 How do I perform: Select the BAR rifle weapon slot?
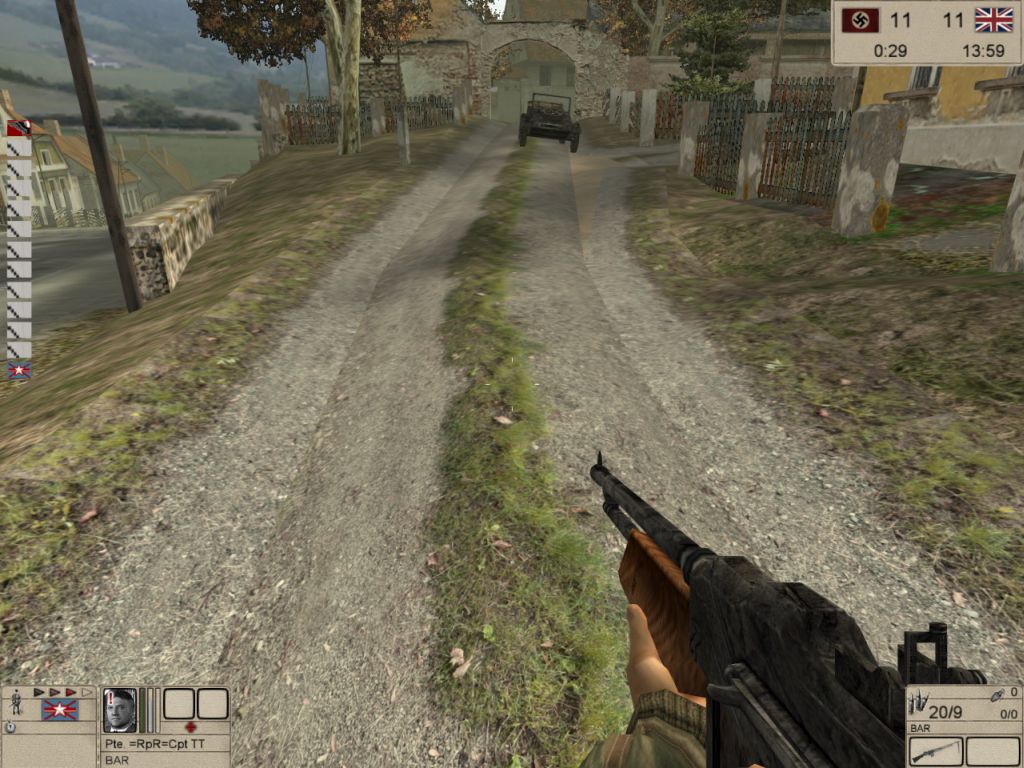point(936,751)
